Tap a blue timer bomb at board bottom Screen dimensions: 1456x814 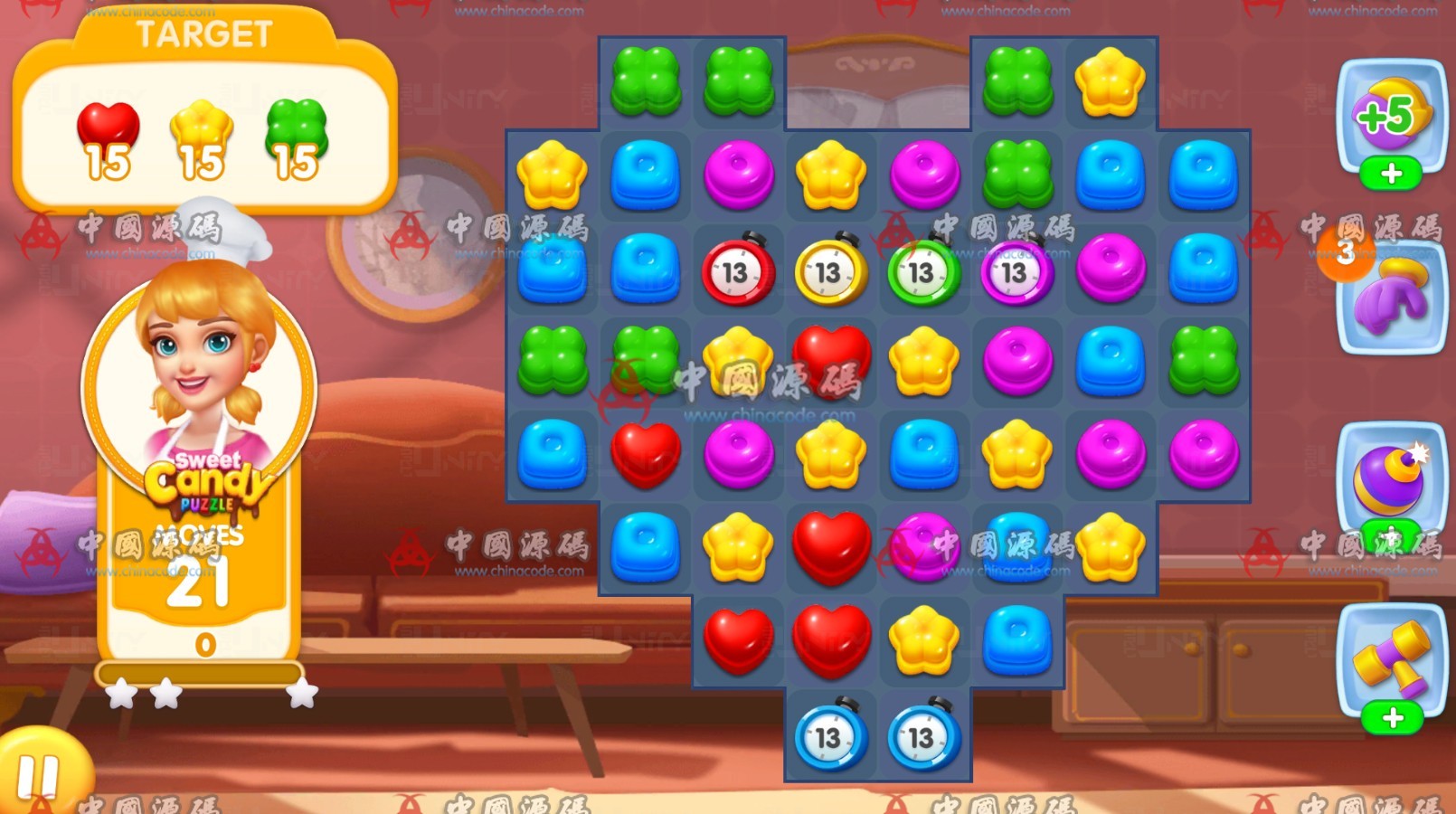coord(831,737)
